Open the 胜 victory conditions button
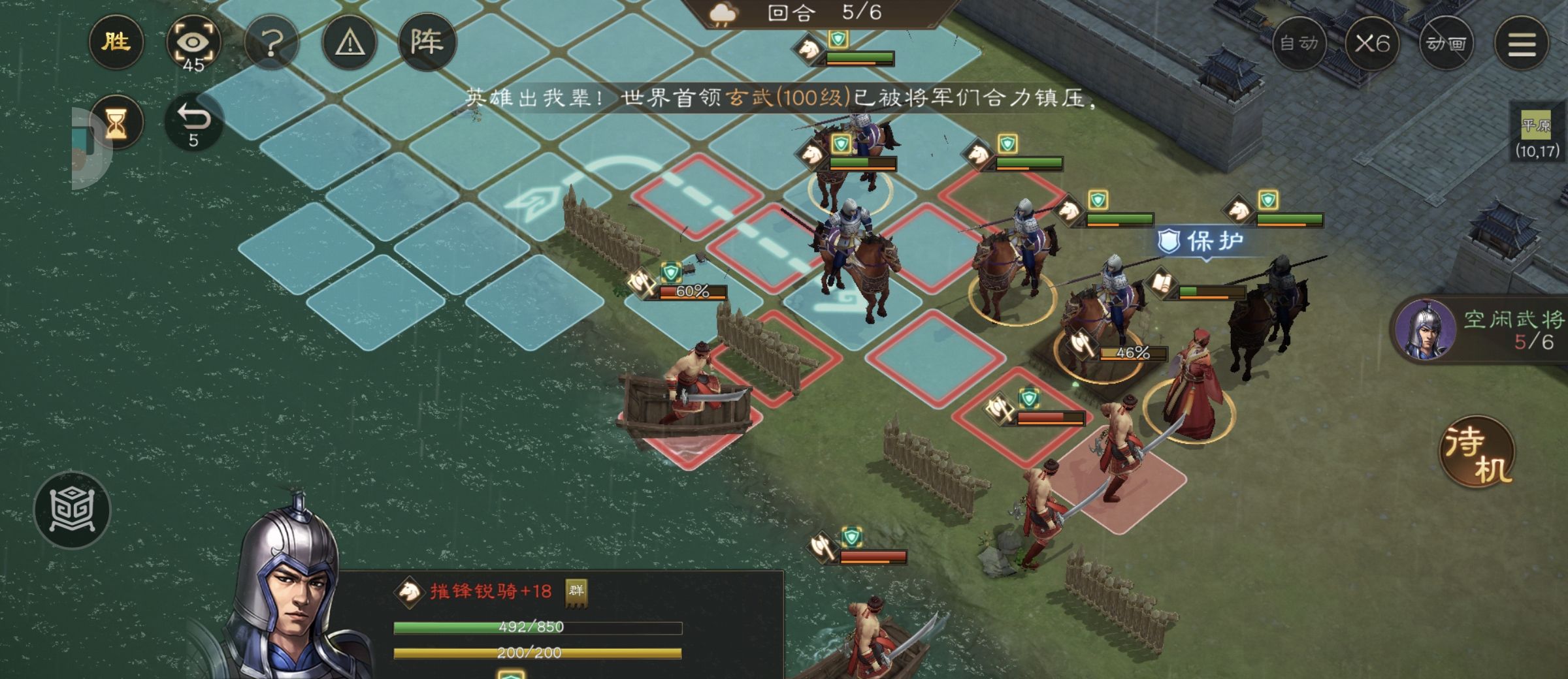The height and width of the screenshot is (679, 1568). (x=116, y=42)
